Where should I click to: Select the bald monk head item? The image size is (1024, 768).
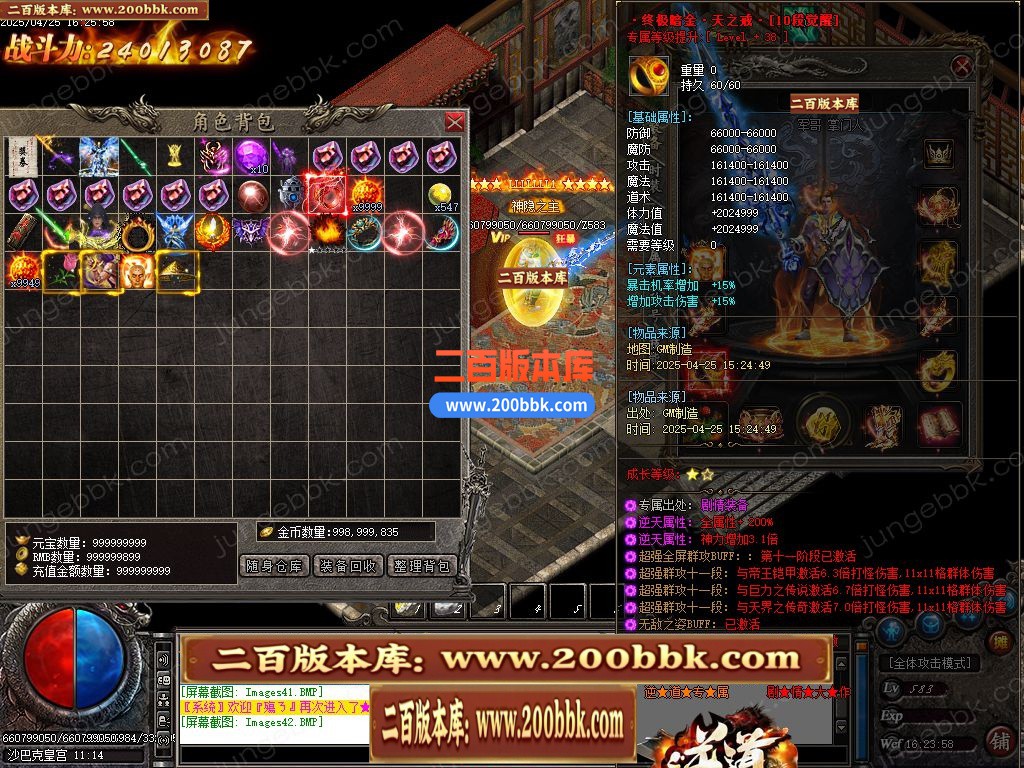(x=137, y=271)
